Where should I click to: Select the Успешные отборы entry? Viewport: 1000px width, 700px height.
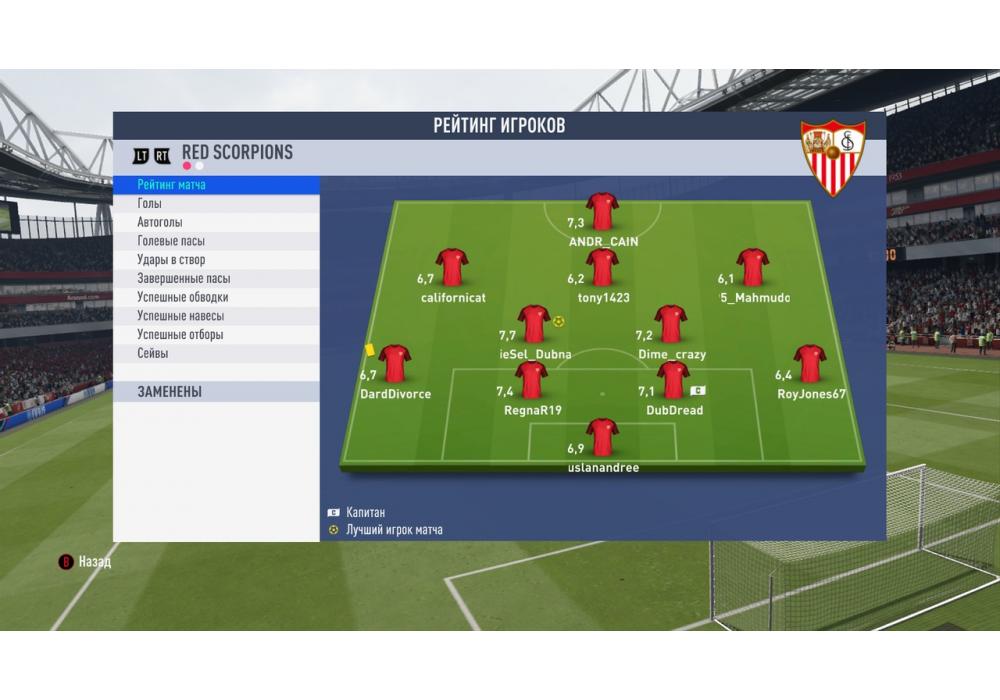click(216, 335)
